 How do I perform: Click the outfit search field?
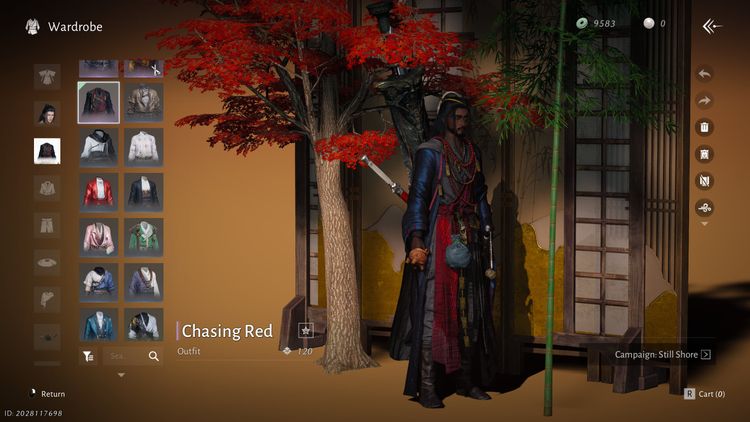coord(122,355)
